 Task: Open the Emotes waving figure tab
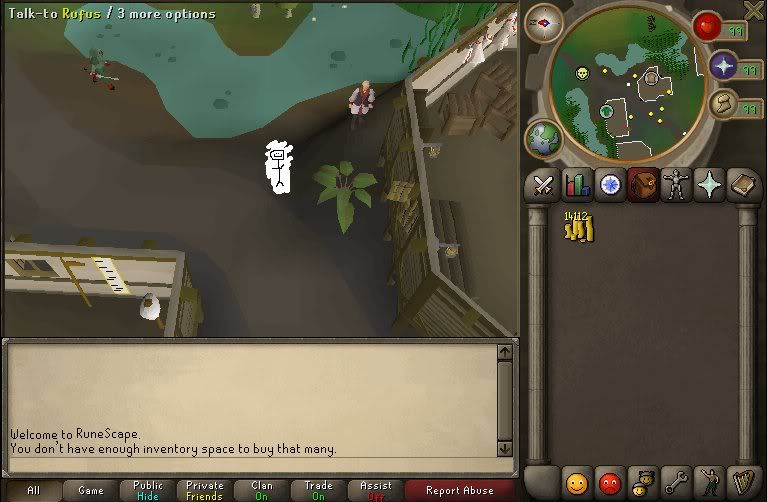pyautogui.click(x=710, y=482)
